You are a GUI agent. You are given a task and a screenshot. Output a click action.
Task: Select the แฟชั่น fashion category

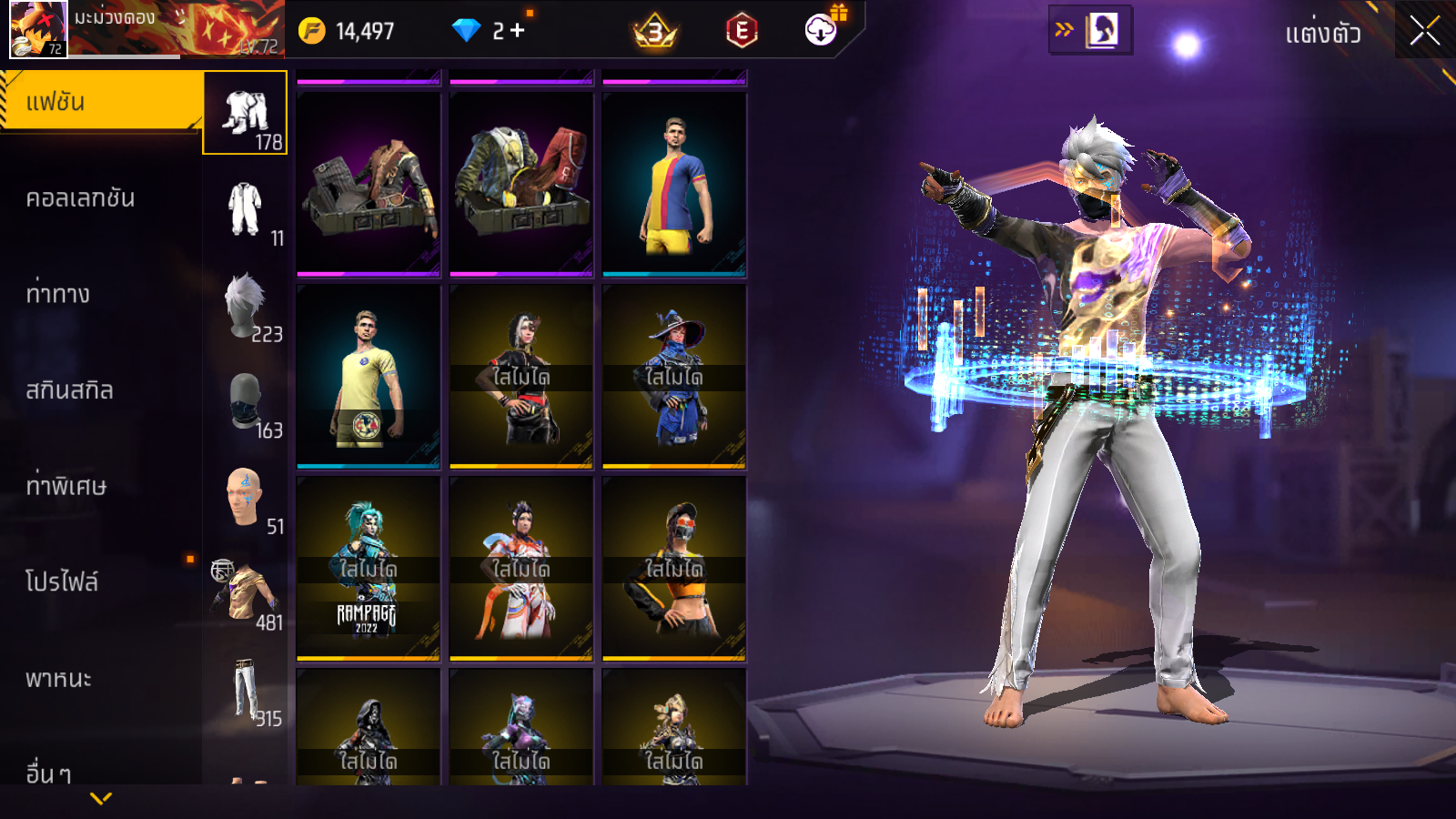[x=100, y=102]
